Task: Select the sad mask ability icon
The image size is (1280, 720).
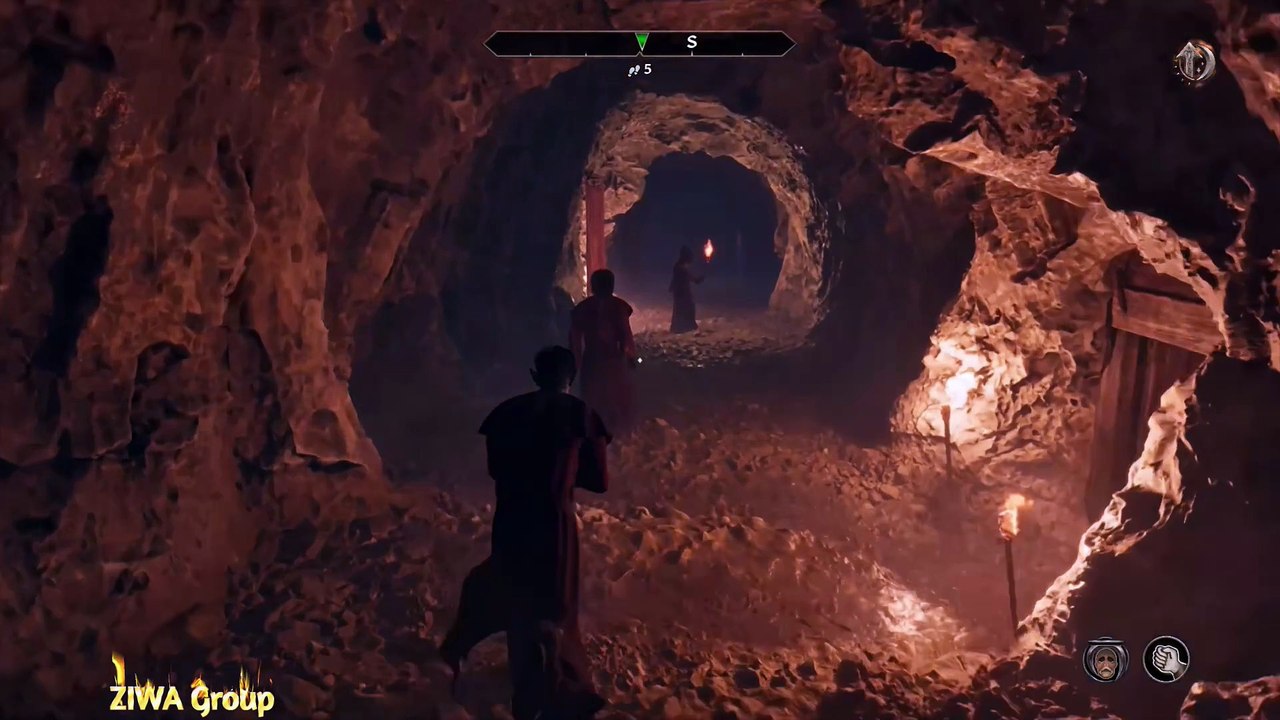Action: pyautogui.click(x=1105, y=660)
